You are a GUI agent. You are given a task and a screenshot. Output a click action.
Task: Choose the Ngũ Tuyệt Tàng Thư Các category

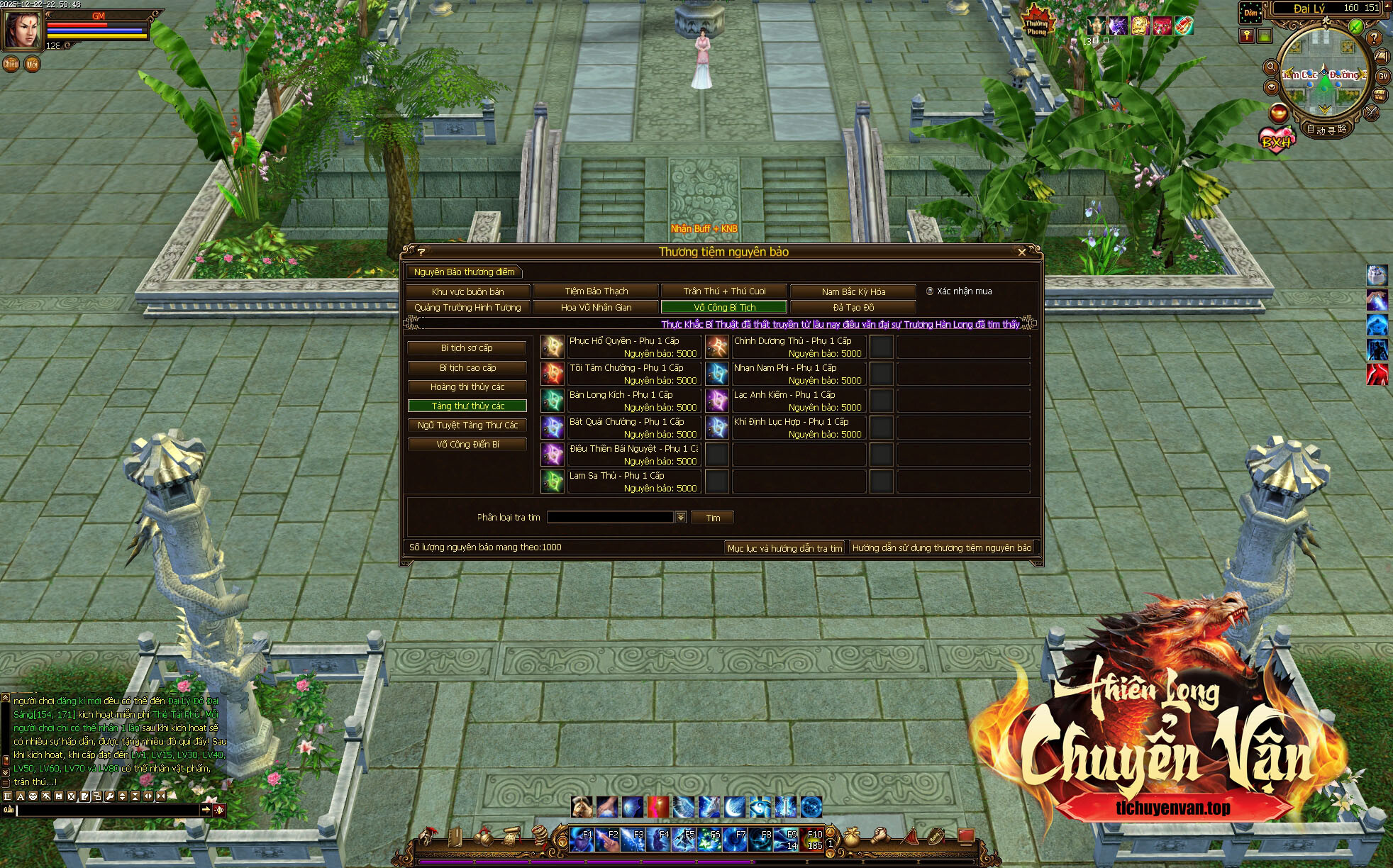467,425
